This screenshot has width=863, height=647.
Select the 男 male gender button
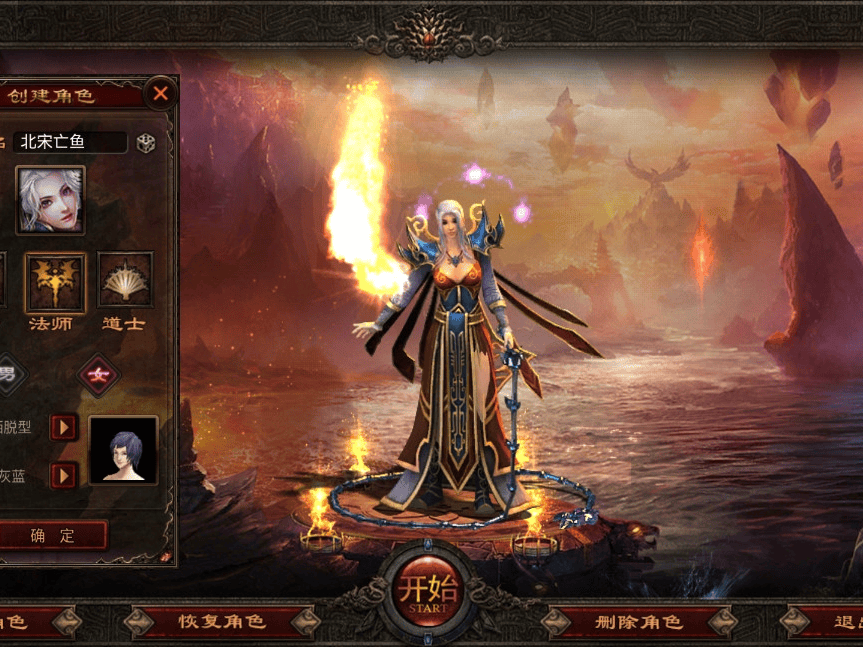point(8,375)
